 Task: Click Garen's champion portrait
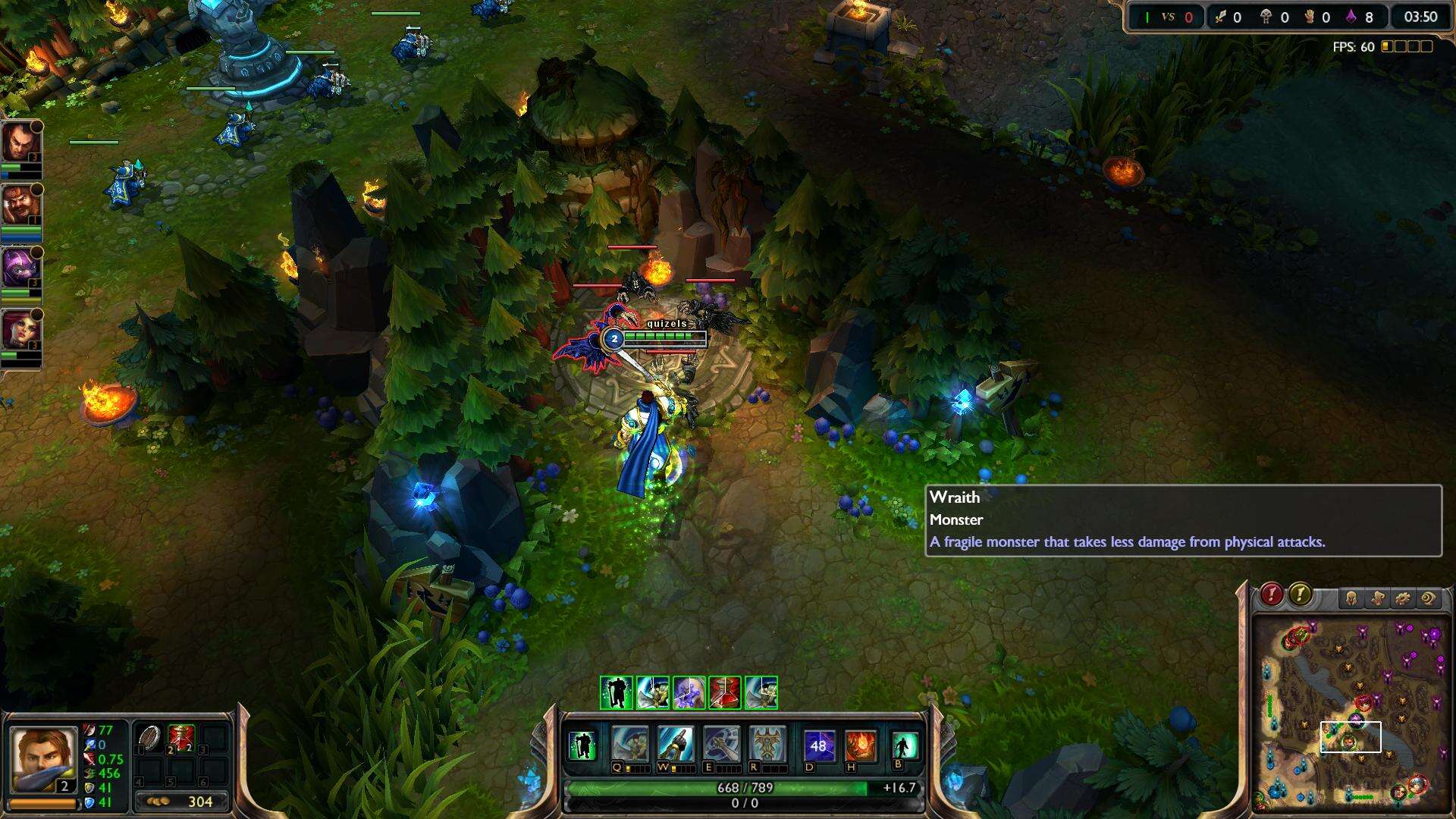pos(43,760)
